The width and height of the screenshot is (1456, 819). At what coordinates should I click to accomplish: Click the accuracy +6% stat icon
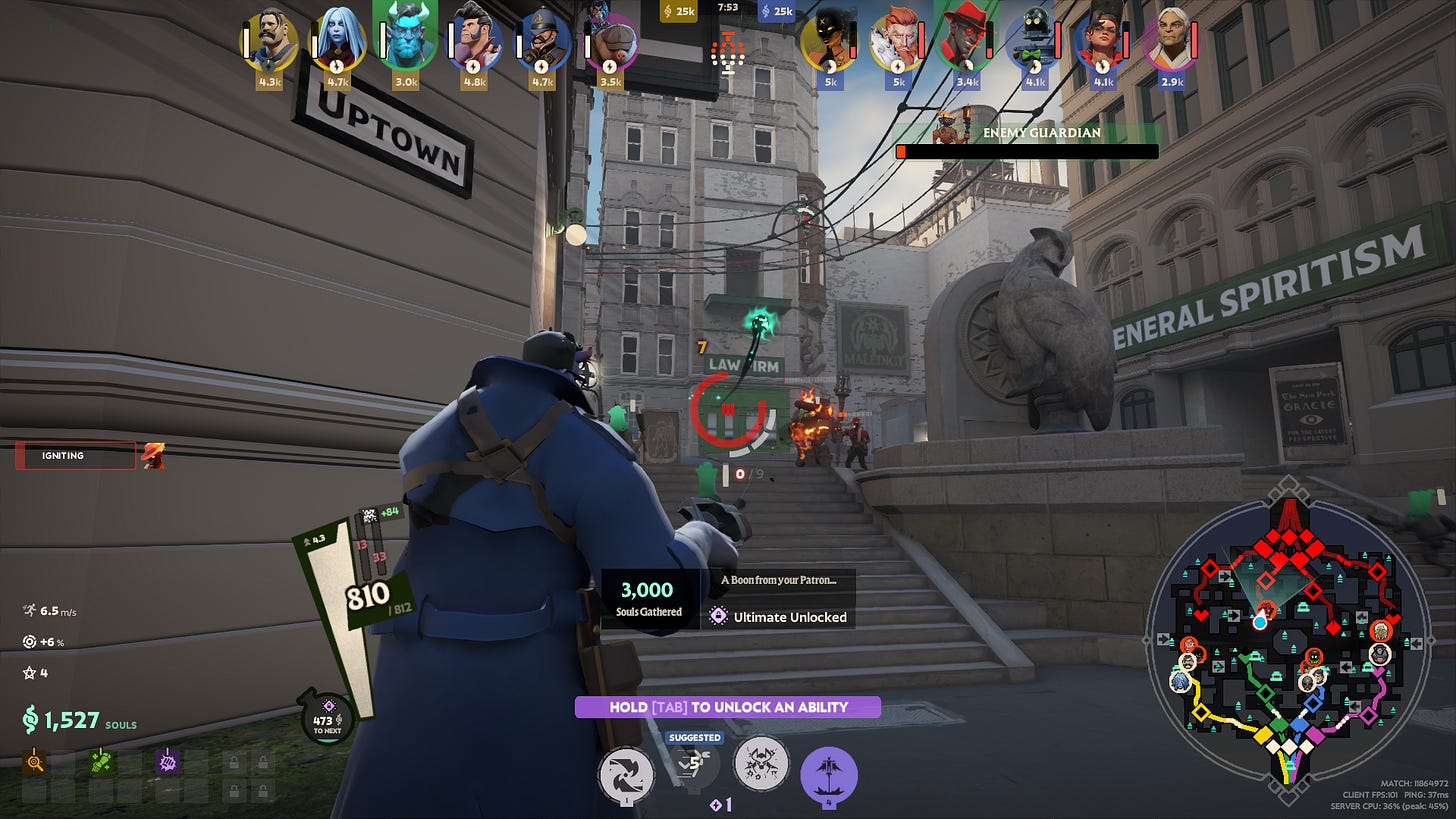(29, 643)
